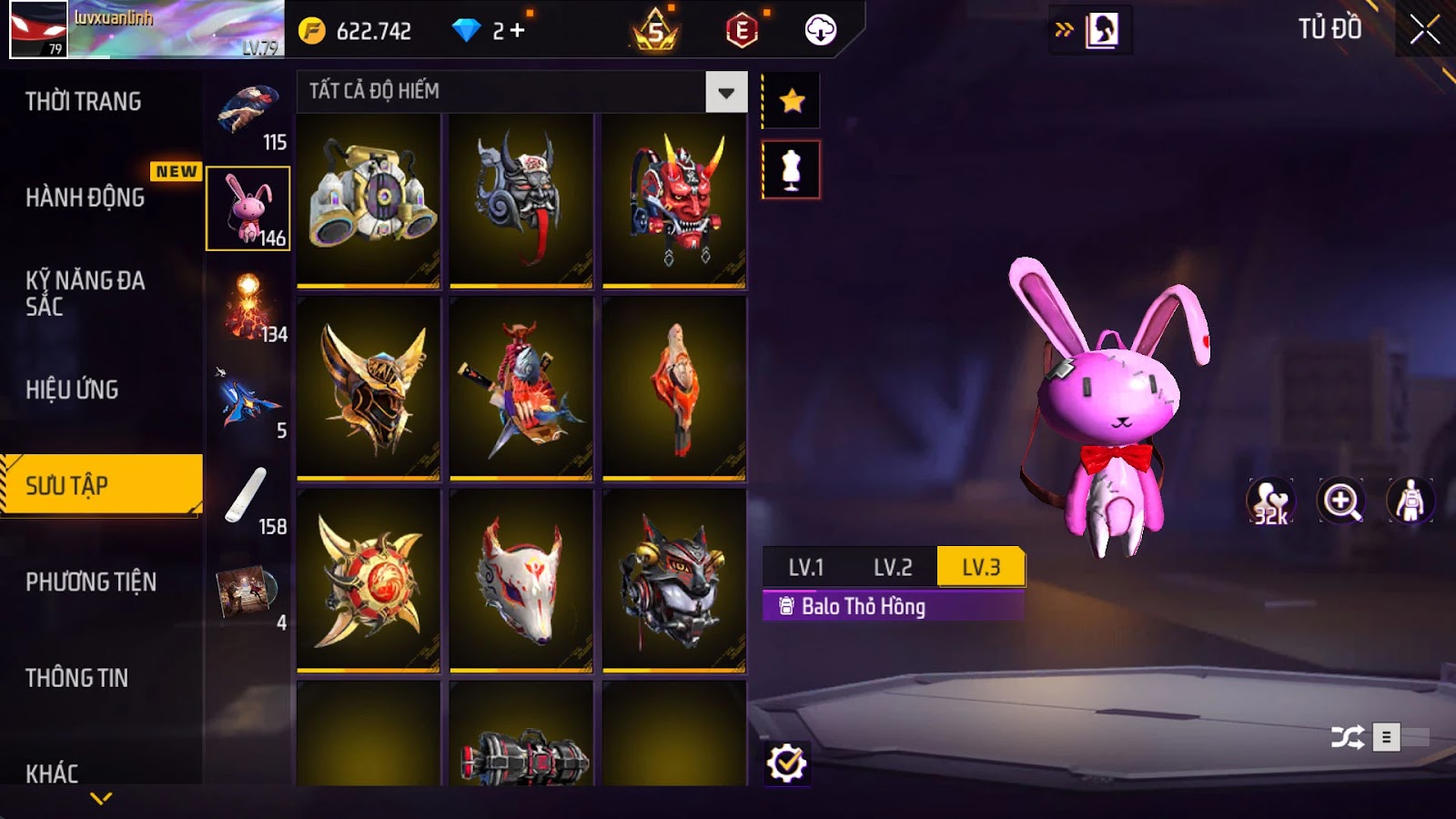Select LV.1 of the backpack
The height and width of the screenshot is (819, 1456).
(x=805, y=568)
